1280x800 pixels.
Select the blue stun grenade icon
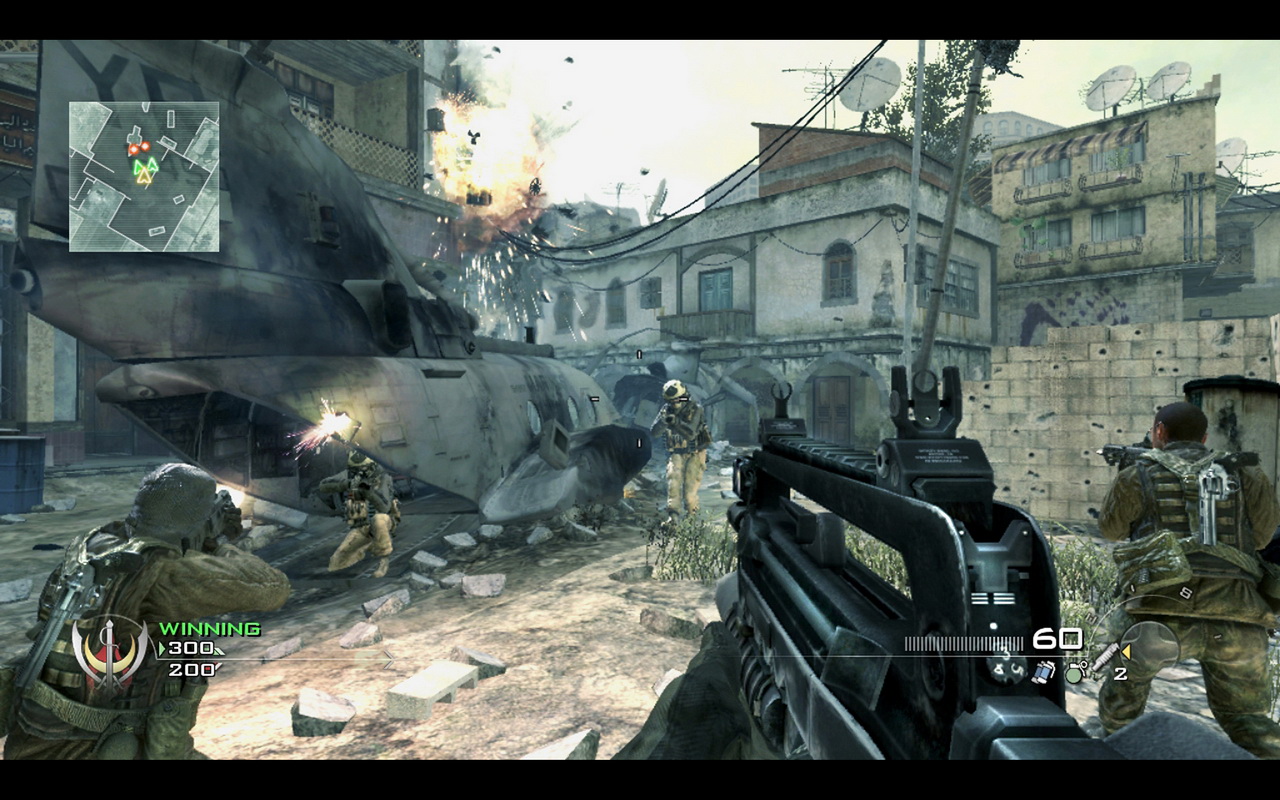[x=1045, y=672]
